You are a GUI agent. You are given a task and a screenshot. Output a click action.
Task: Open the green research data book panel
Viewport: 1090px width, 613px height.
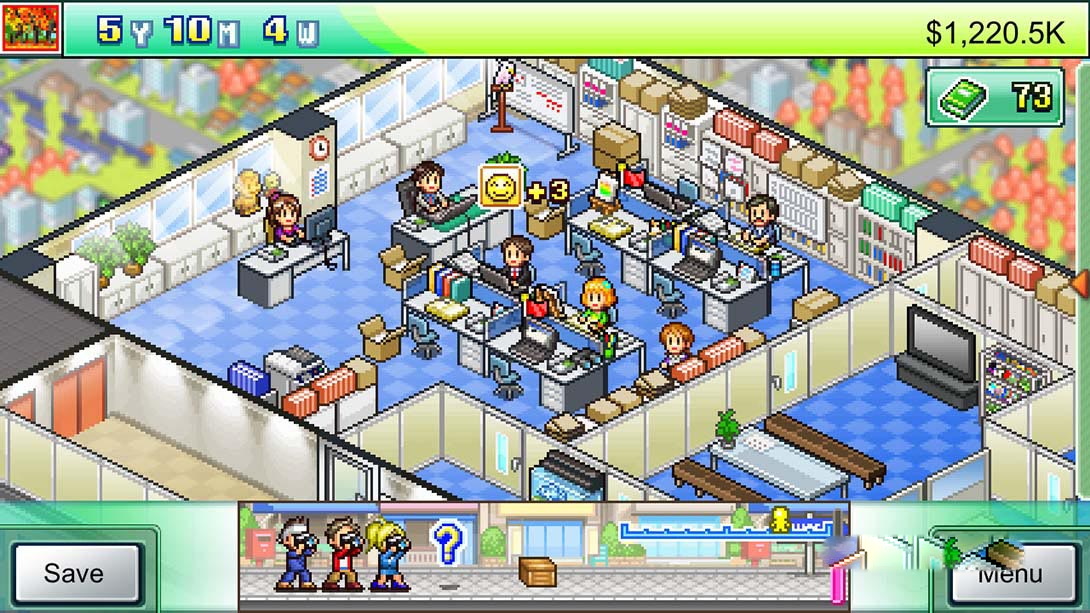click(x=994, y=97)
